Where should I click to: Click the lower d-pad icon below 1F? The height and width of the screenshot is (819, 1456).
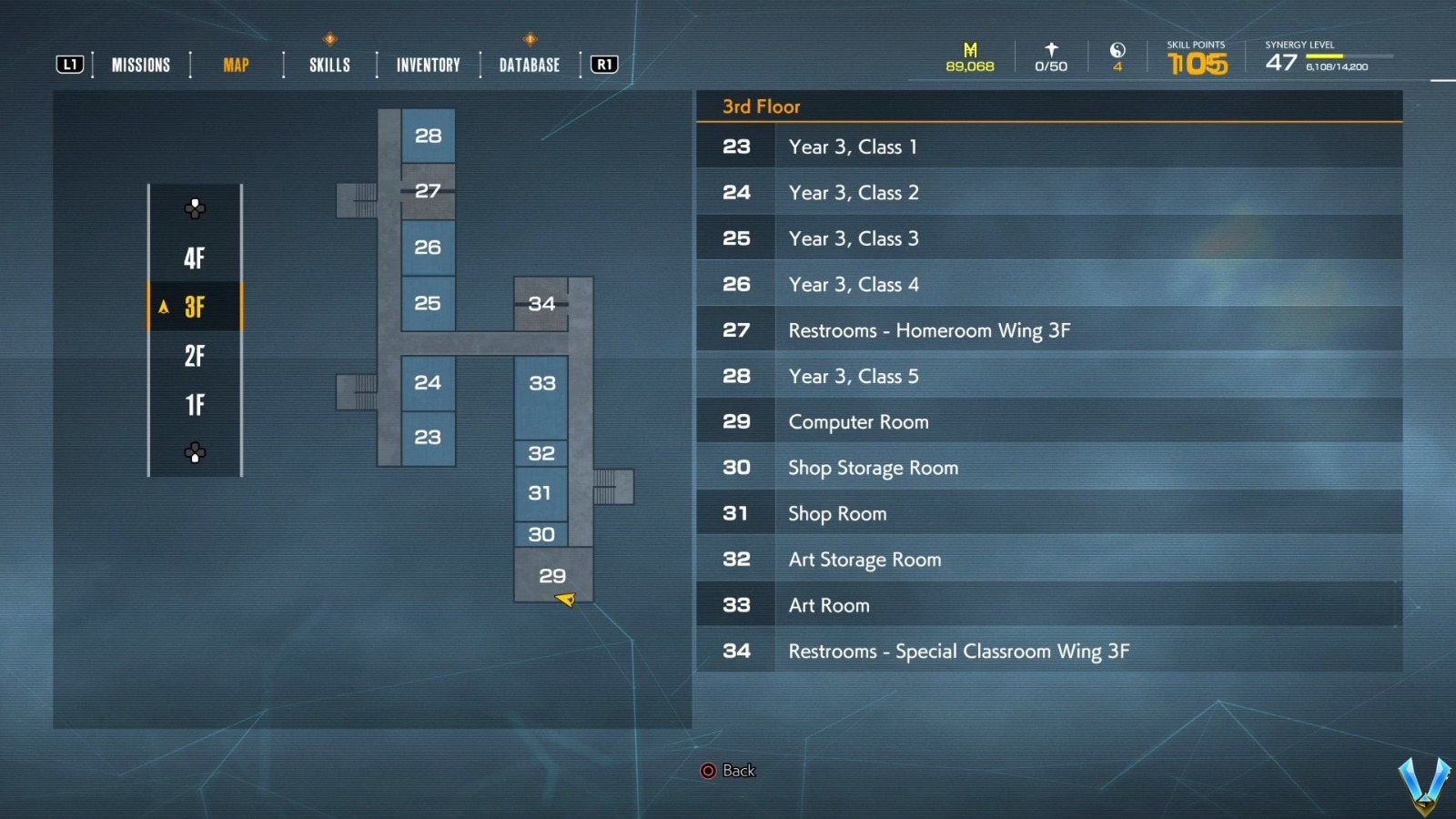194,451
